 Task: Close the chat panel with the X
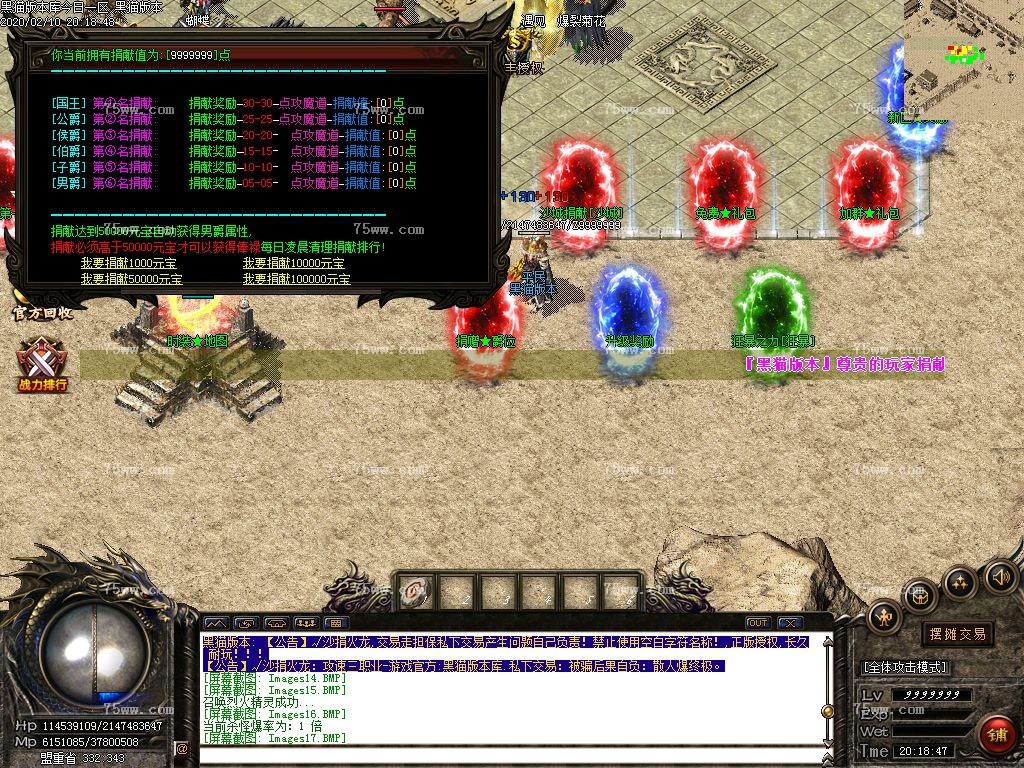coord(789,623)
